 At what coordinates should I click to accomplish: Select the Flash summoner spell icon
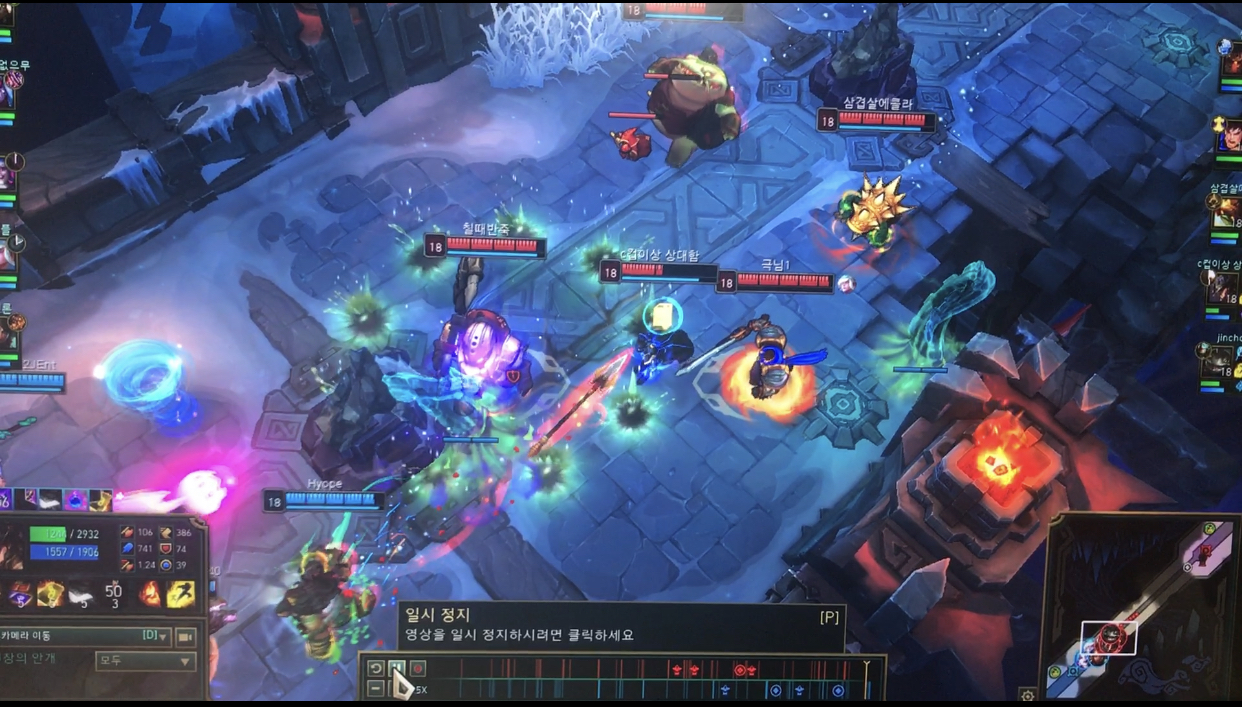(181, 595)
